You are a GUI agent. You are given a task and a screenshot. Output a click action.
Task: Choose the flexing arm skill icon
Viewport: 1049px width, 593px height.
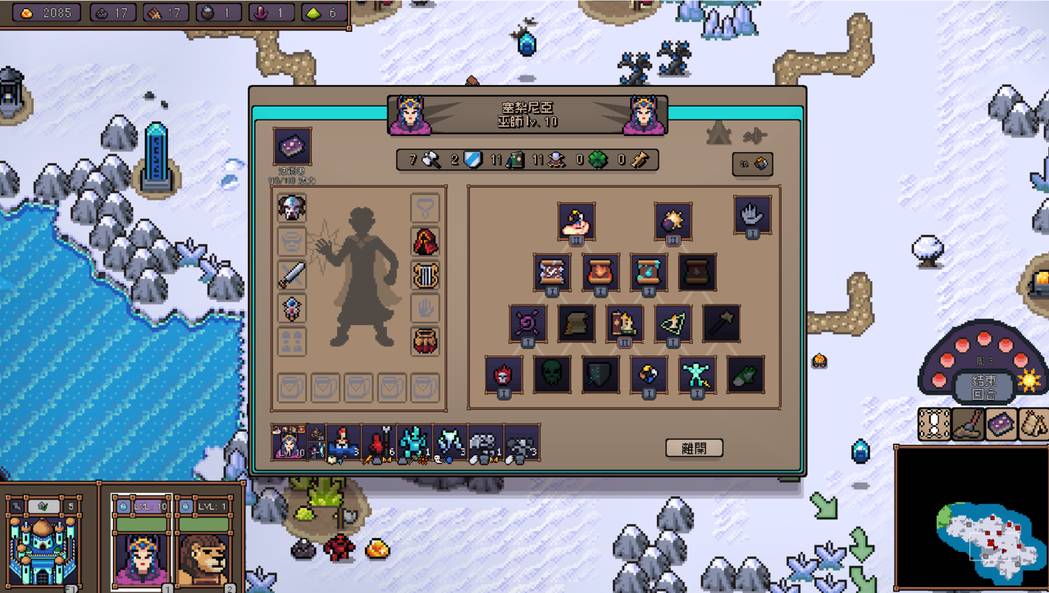(577, 220)
